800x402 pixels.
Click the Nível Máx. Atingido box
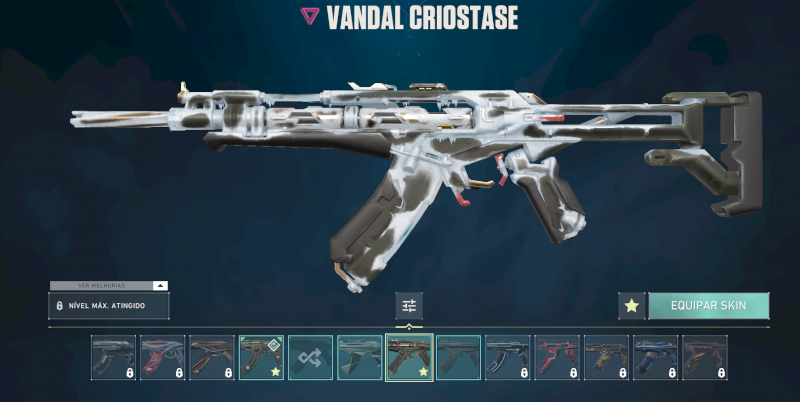click(x=108, y=305)
